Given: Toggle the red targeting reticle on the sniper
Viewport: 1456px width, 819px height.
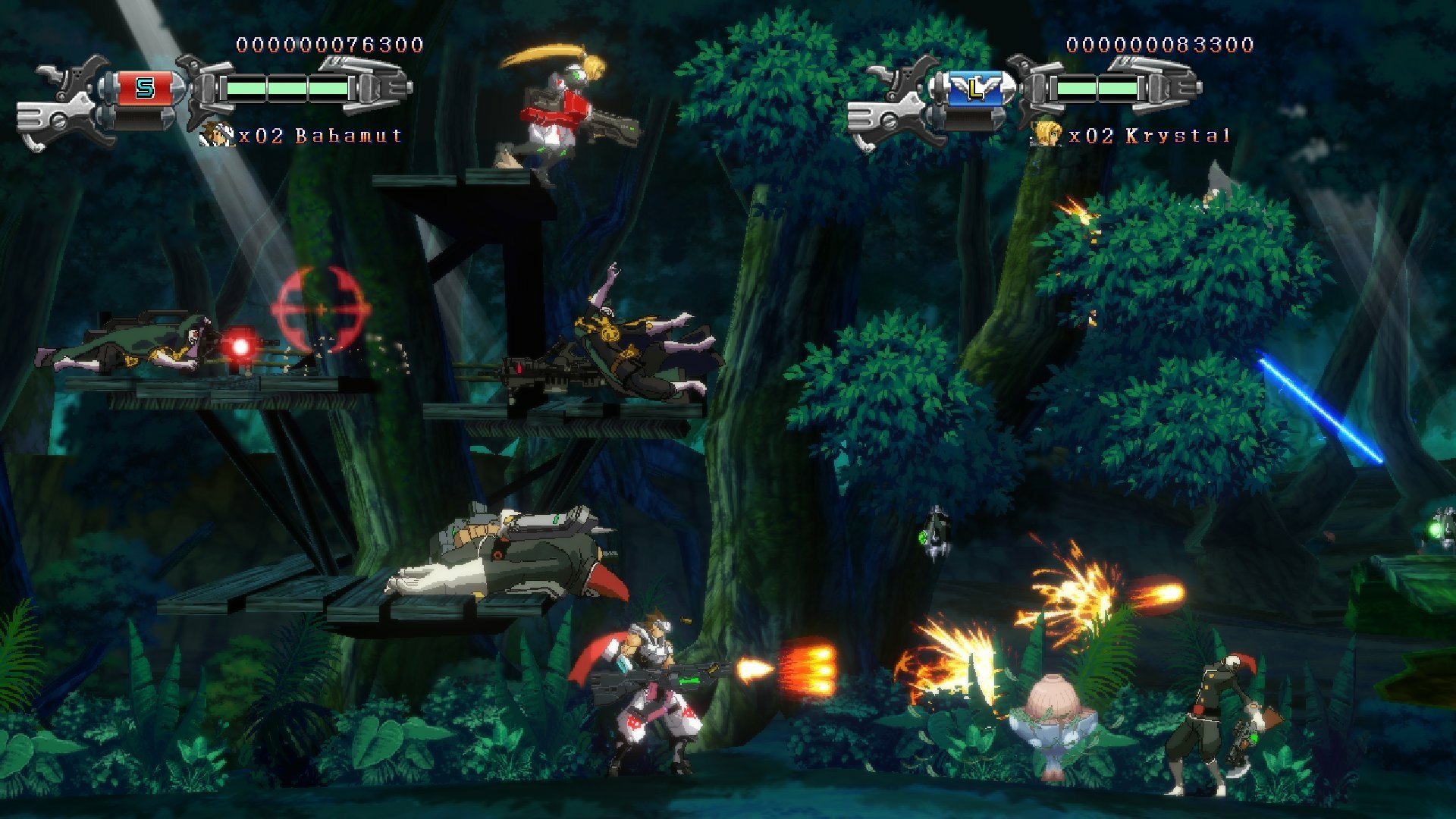Looking at the screenshot, I should coord(322,310).
